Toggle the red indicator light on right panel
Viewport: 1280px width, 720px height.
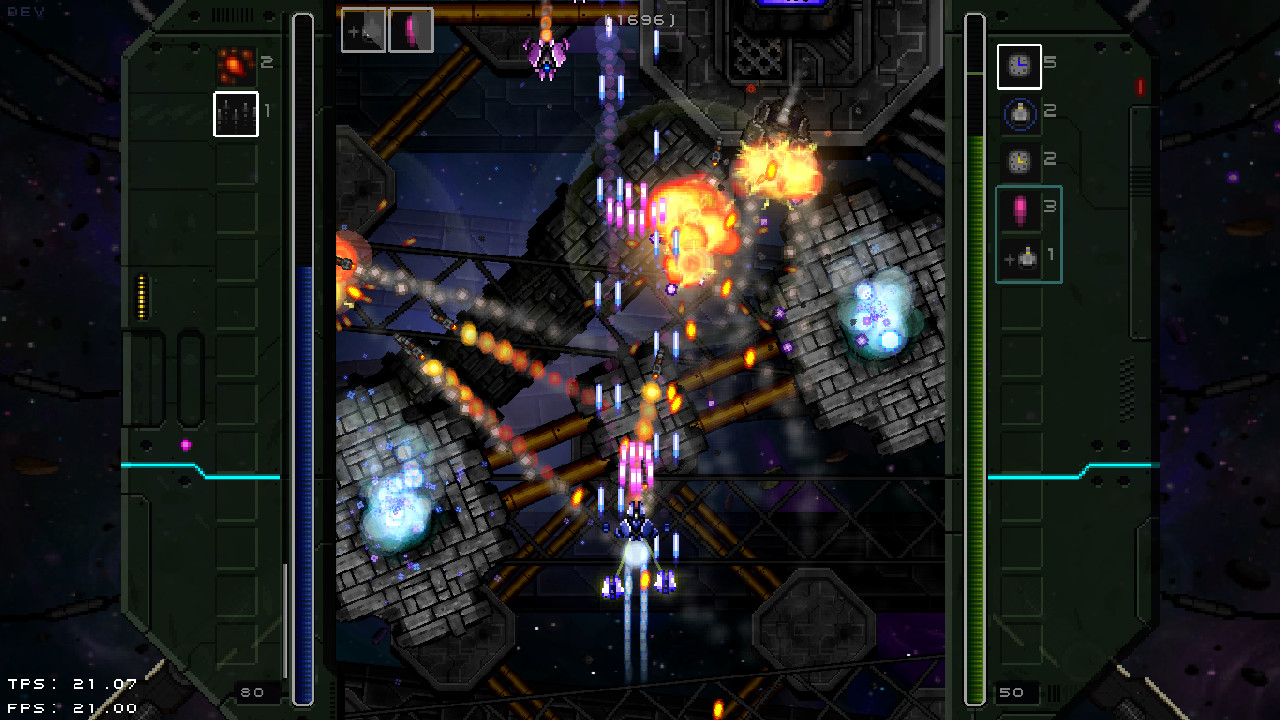[1138, 88]
